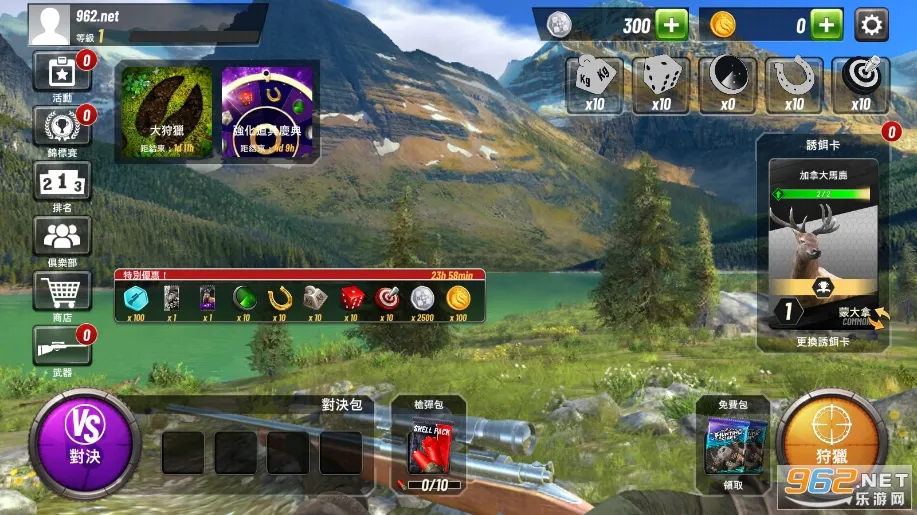The width and height of the screenshot is (917, 515).
Task: Select the weight booster item
Action: [x=594, y=82]
